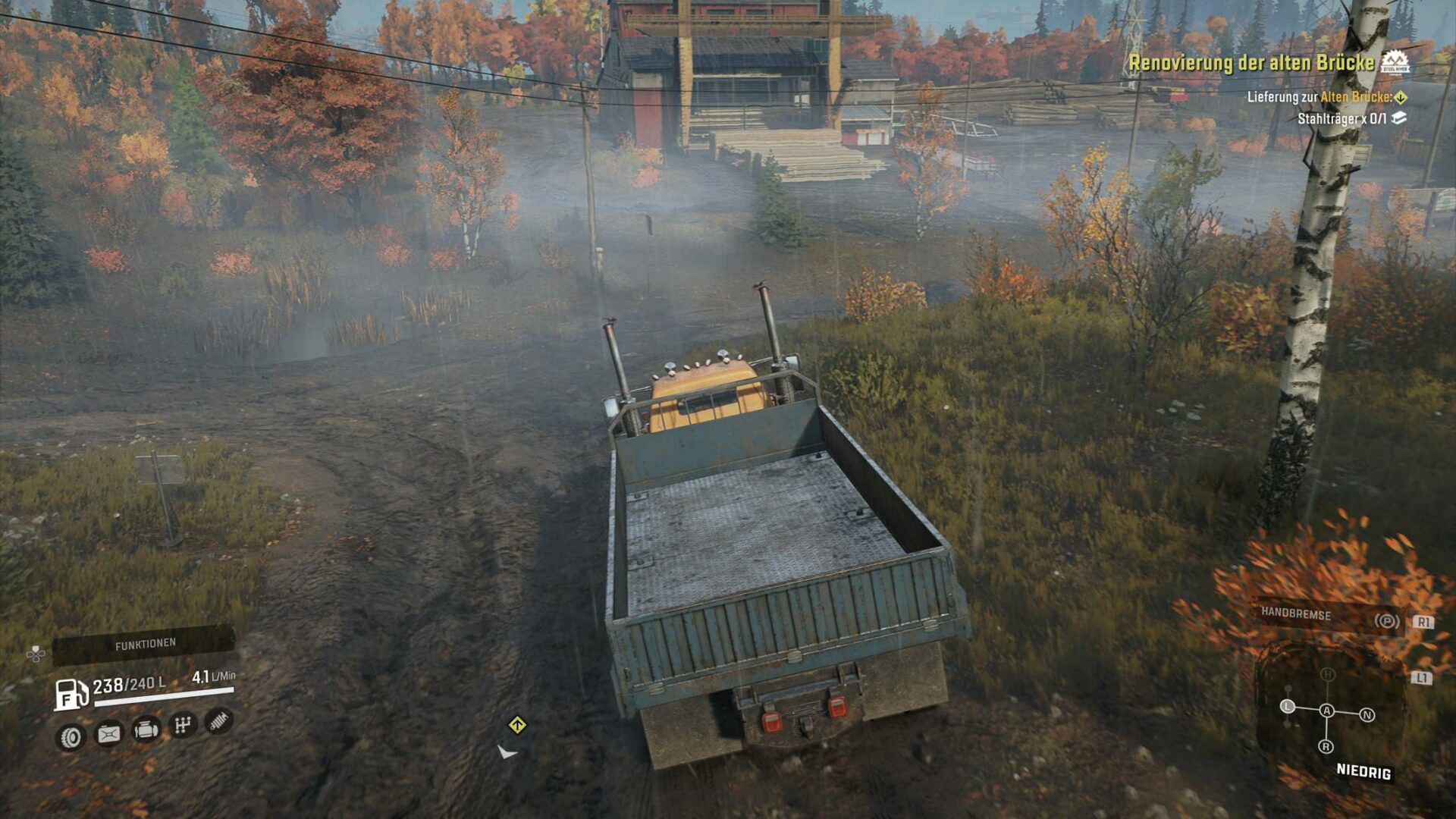Image resolution: width=1456 pixels, height=819 pixels.
Task: Select the suspension spring icon
Action: 218,721
